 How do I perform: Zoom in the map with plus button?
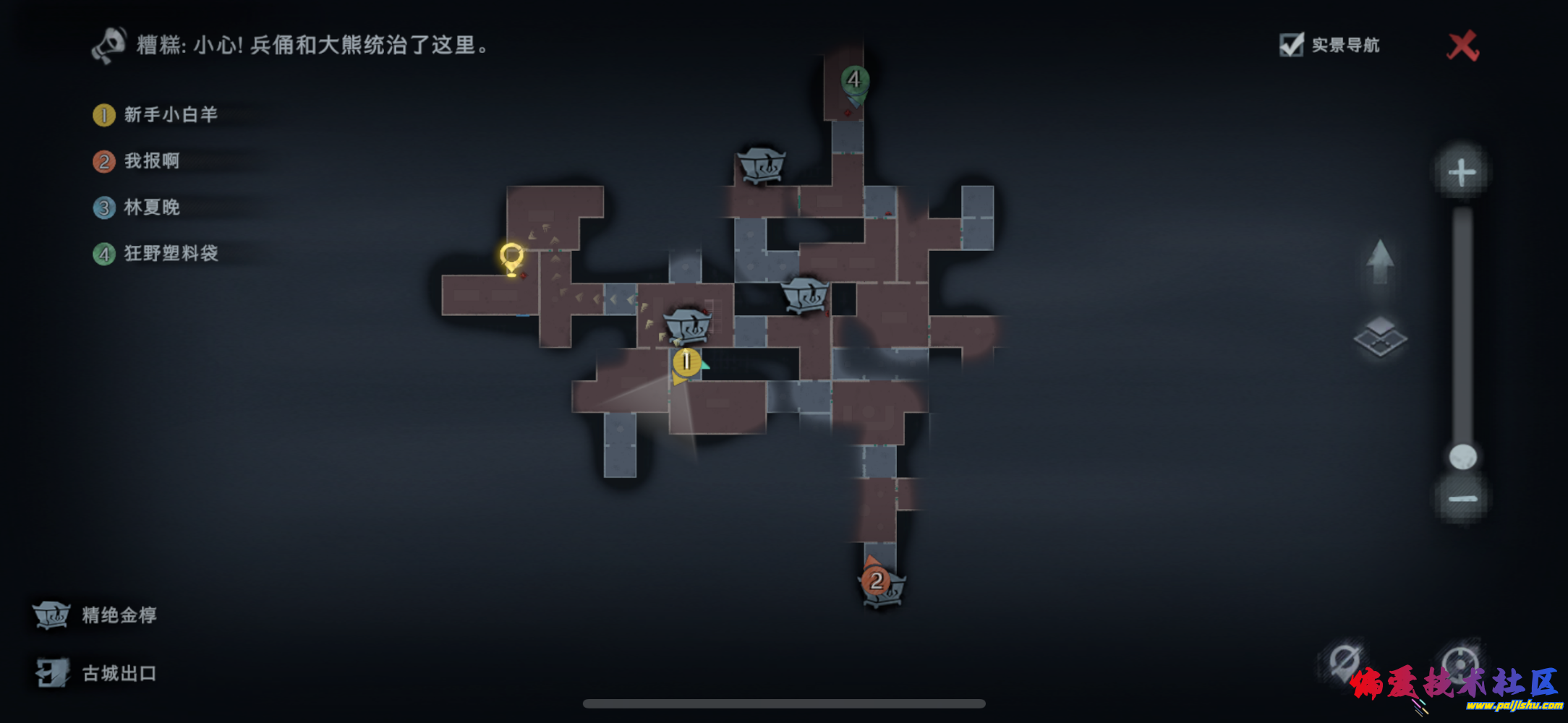[x=1462, y=172]
